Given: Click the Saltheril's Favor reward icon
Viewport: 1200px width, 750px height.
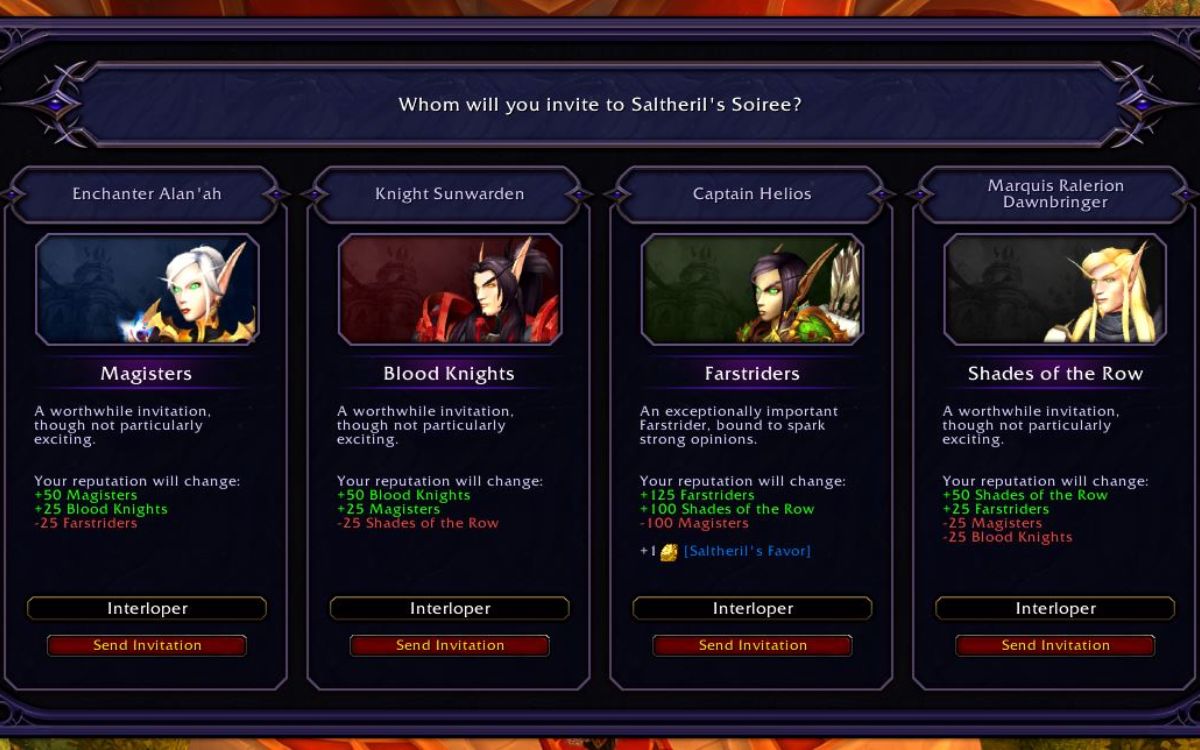Looking at the screenshot, I should (x=669, y=552).
